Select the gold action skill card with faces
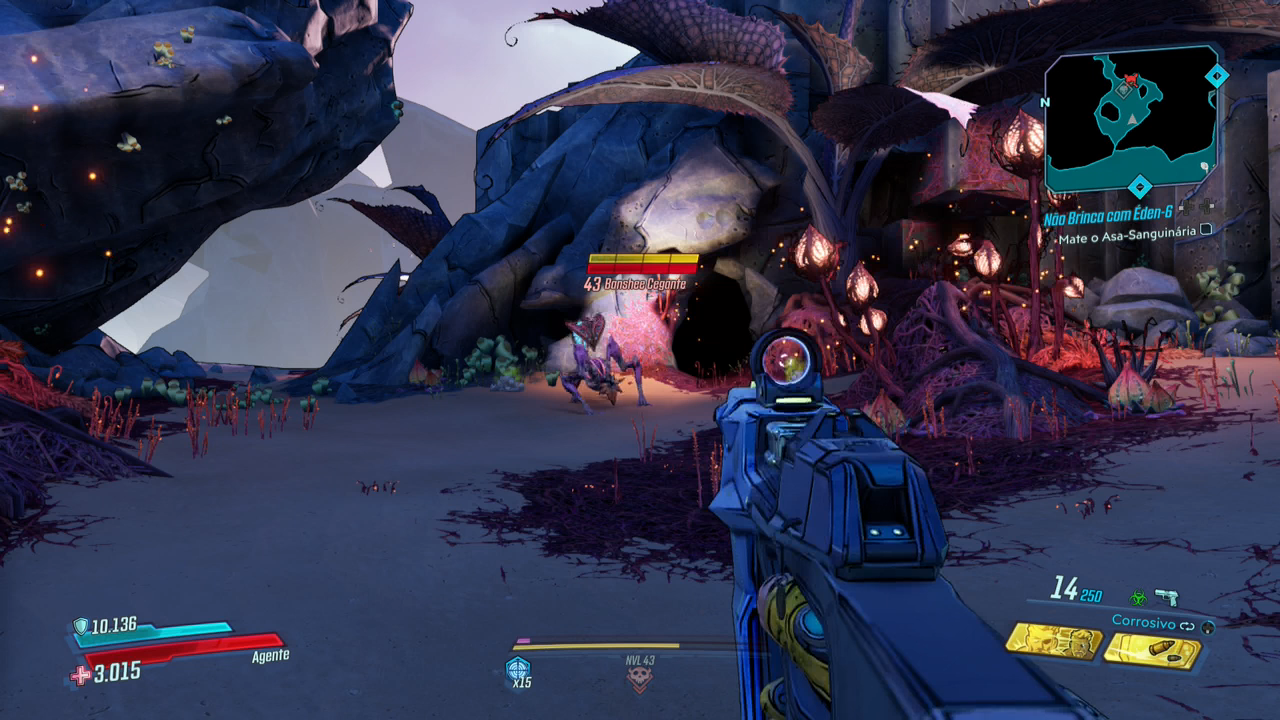The height and width of the screenshot is (720, 1280). pos(1053,641)
